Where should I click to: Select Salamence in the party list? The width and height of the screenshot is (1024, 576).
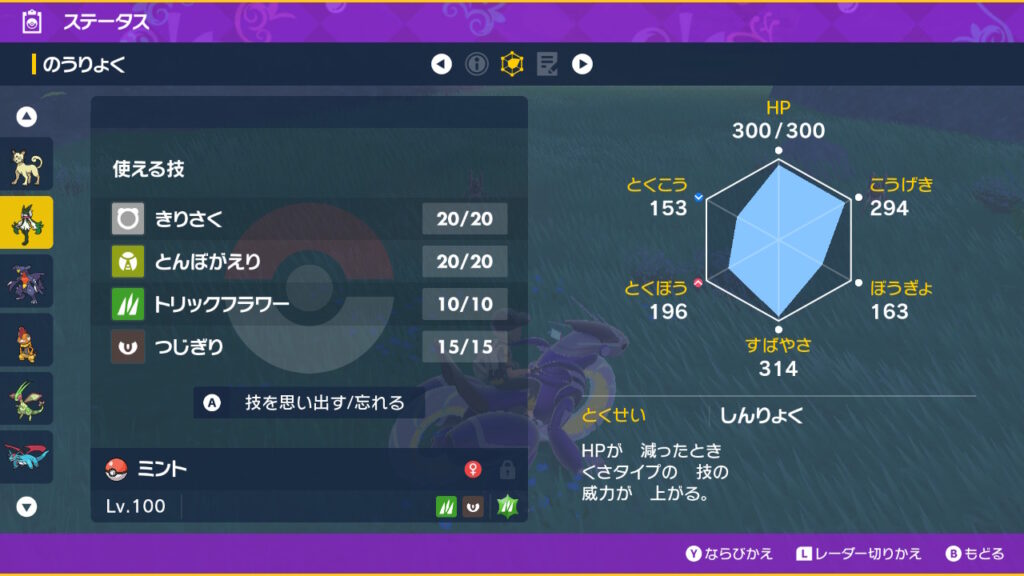[26, 456]
